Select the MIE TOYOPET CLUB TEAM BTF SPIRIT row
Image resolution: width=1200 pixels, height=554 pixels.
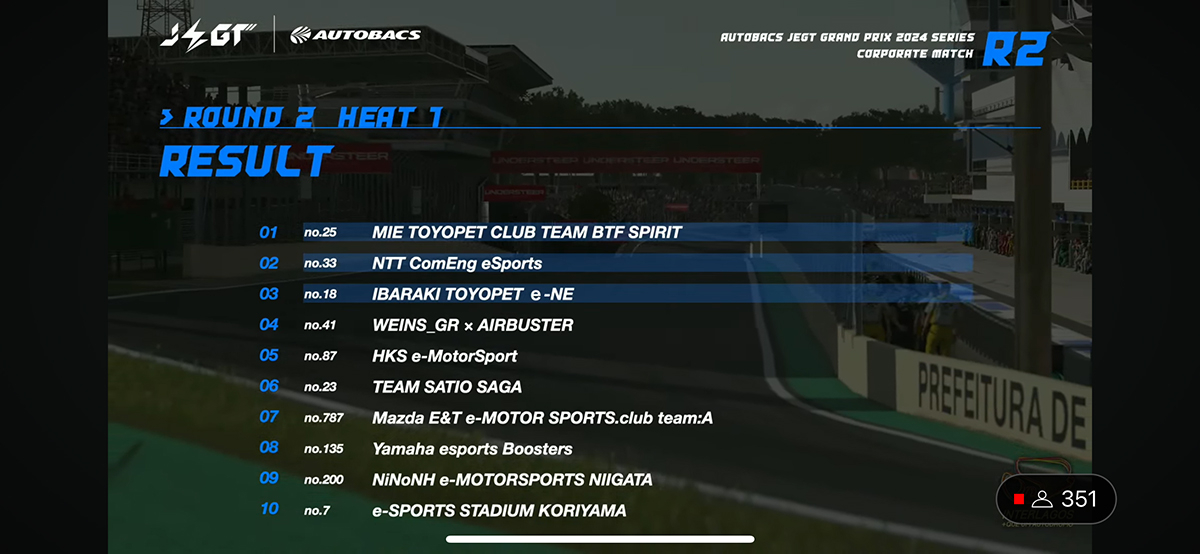click(x=526, y=232)
